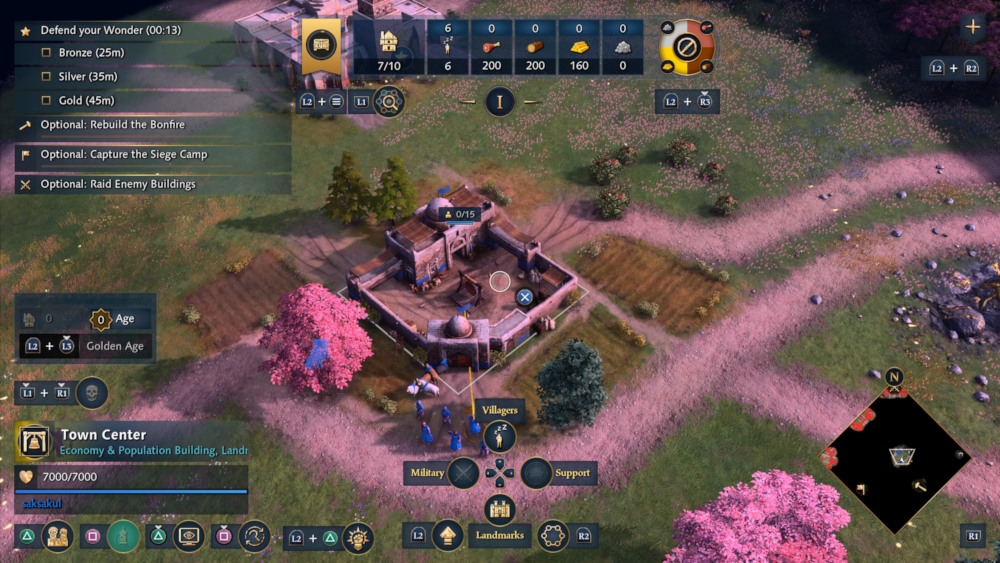Open the magnifier find wheel icon
This screenshot has height=563, width=1000.
coord(388,101)
